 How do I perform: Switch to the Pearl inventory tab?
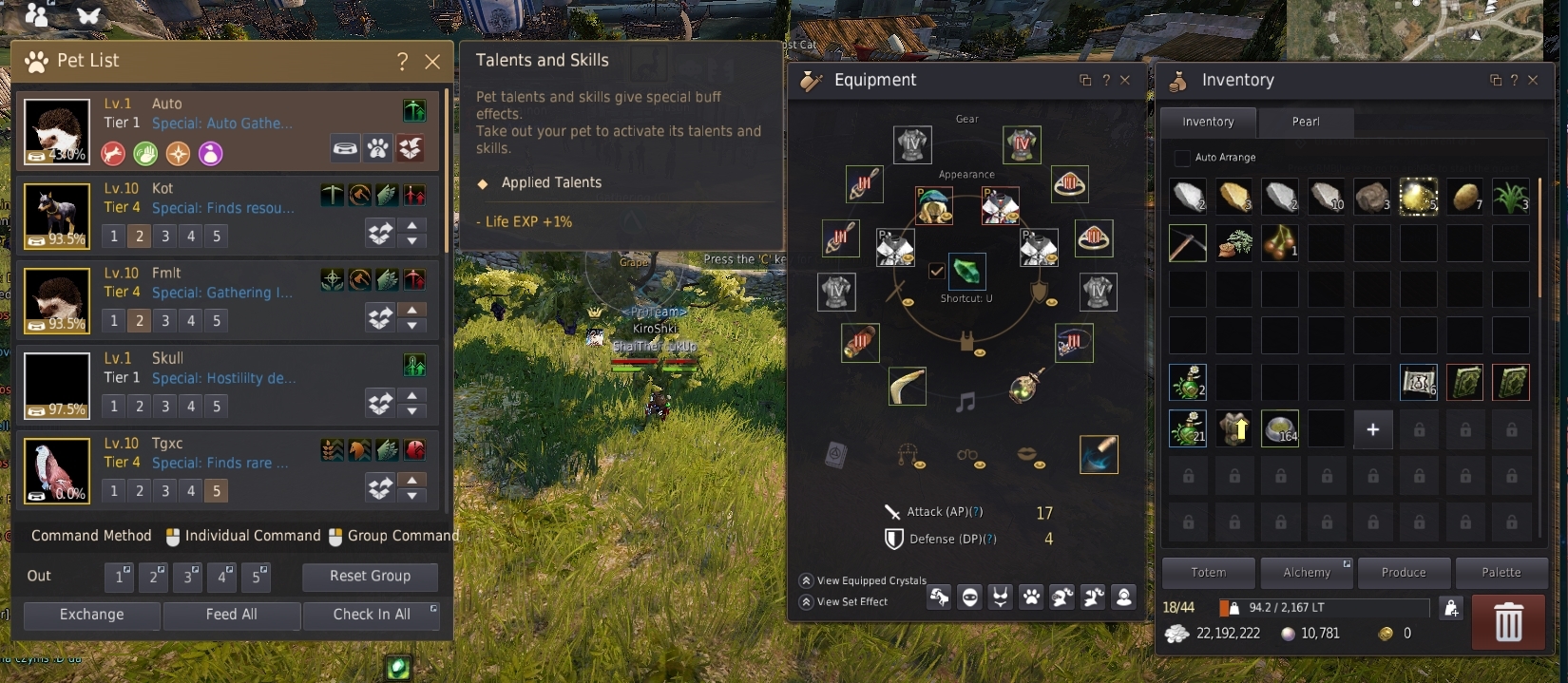(1305, 122)
